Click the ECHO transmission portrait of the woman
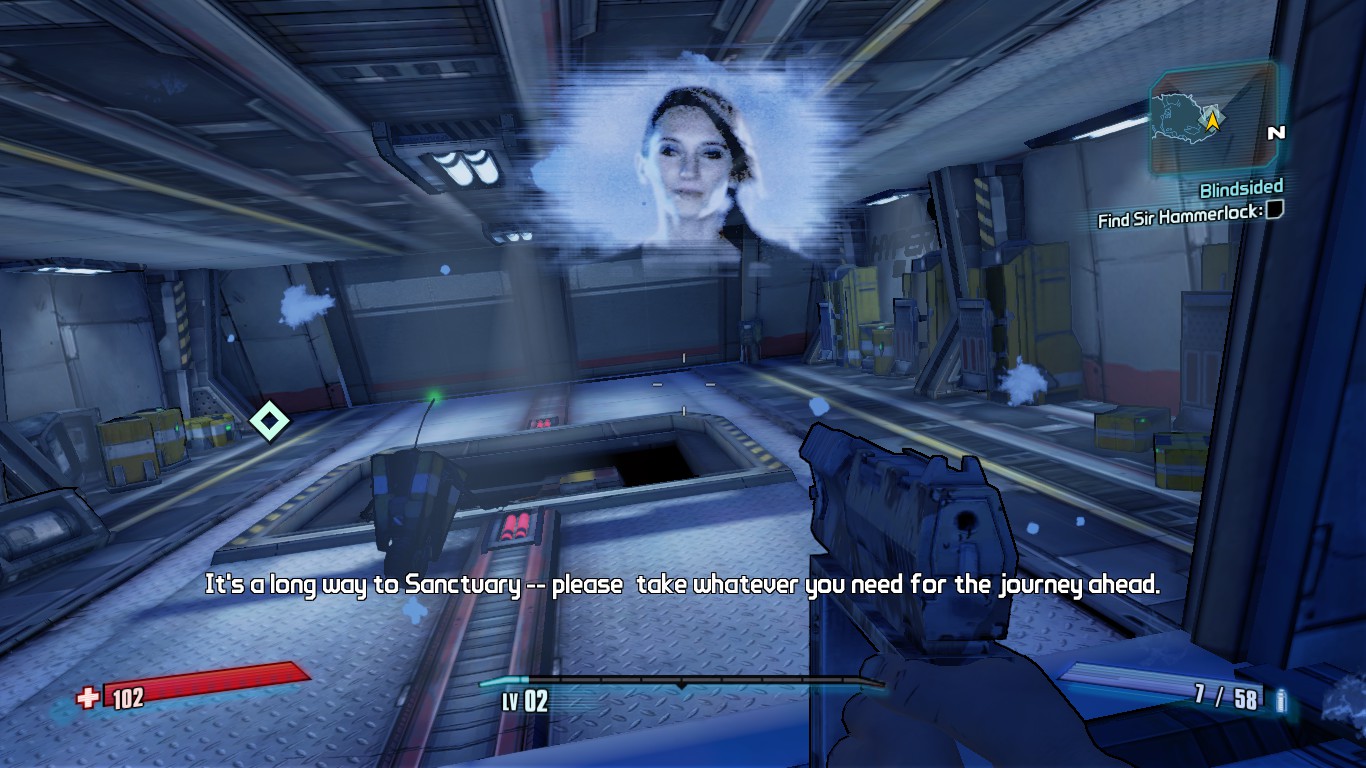Image resolution: width=1366 pixels, height=768 pixels. [x=693, y=165]
